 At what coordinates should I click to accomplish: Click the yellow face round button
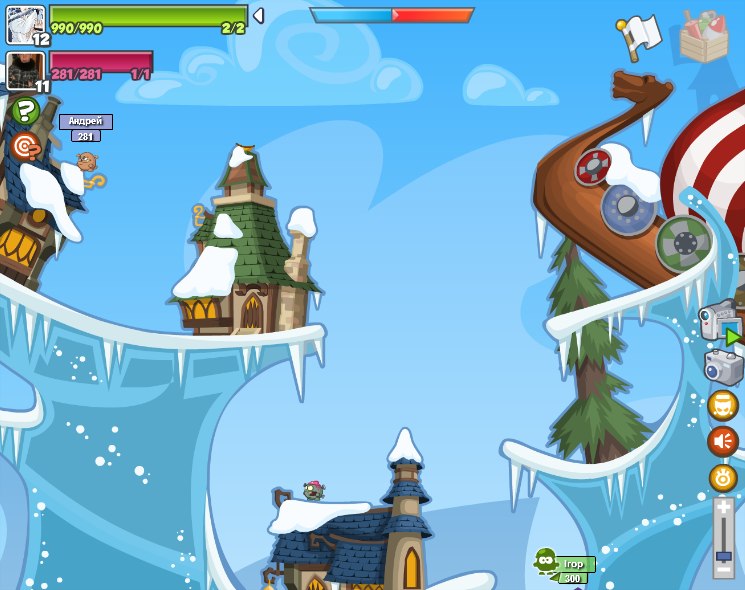point(723,405)
